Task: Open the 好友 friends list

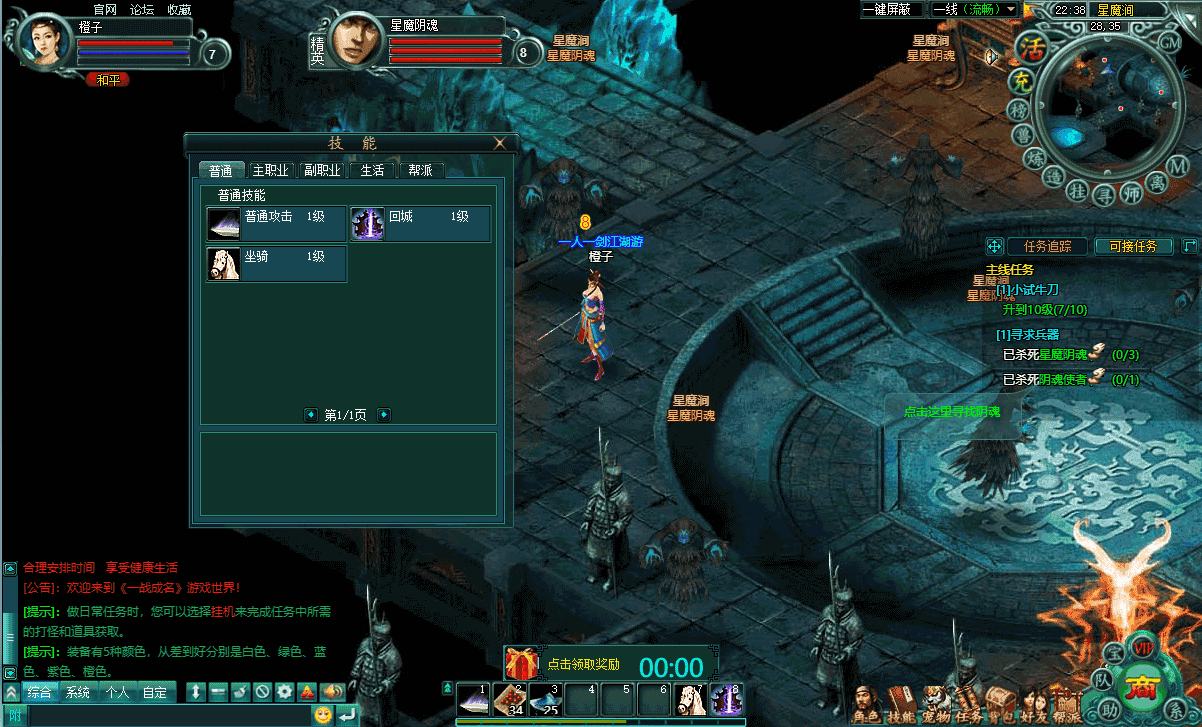Action: coord(1033,705)
